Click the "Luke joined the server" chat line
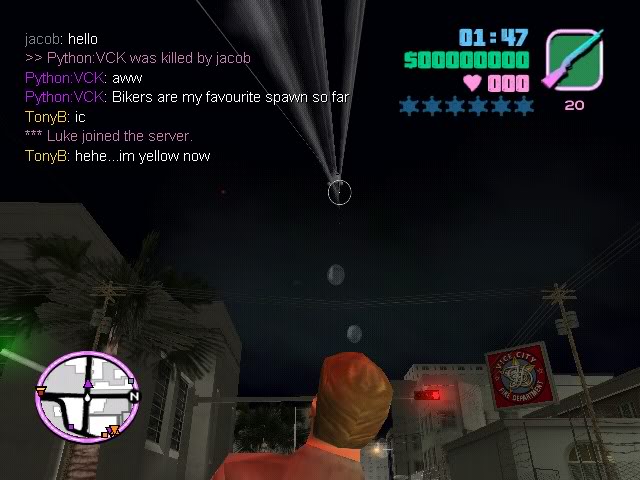The image size is (640, 480). [108, 136]
